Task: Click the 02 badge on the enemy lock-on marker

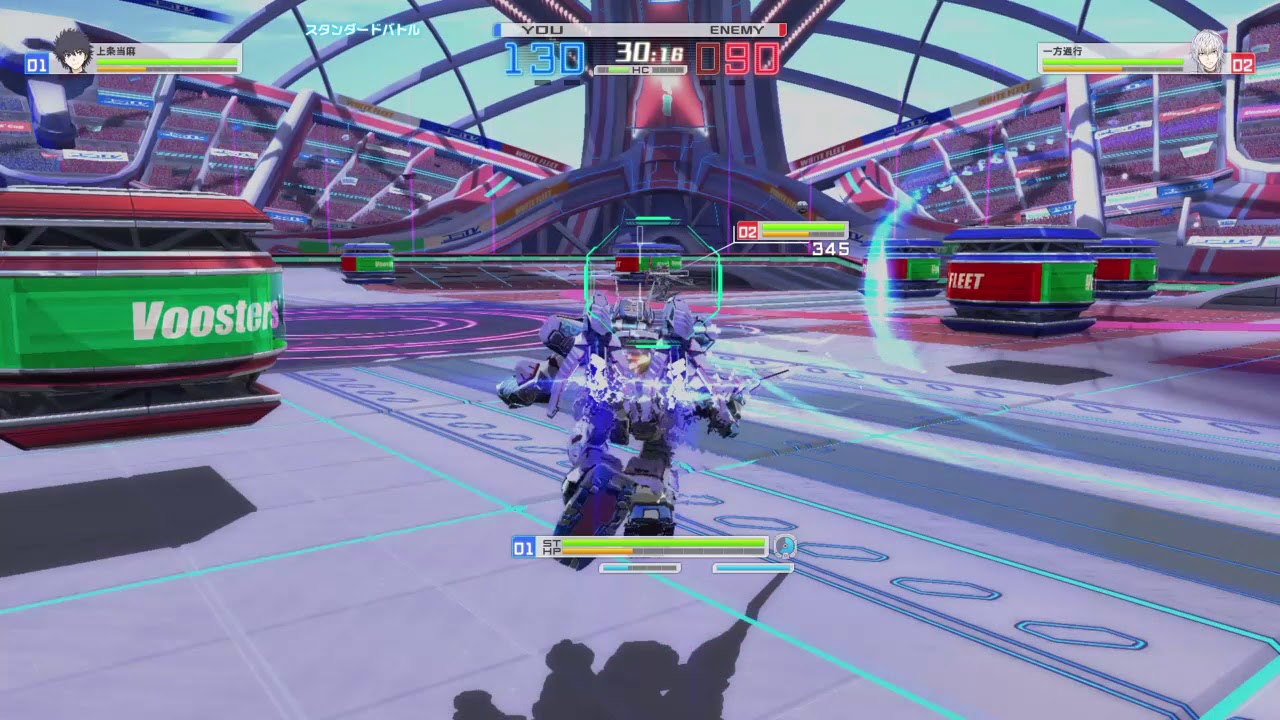Action: coord(748,230)
